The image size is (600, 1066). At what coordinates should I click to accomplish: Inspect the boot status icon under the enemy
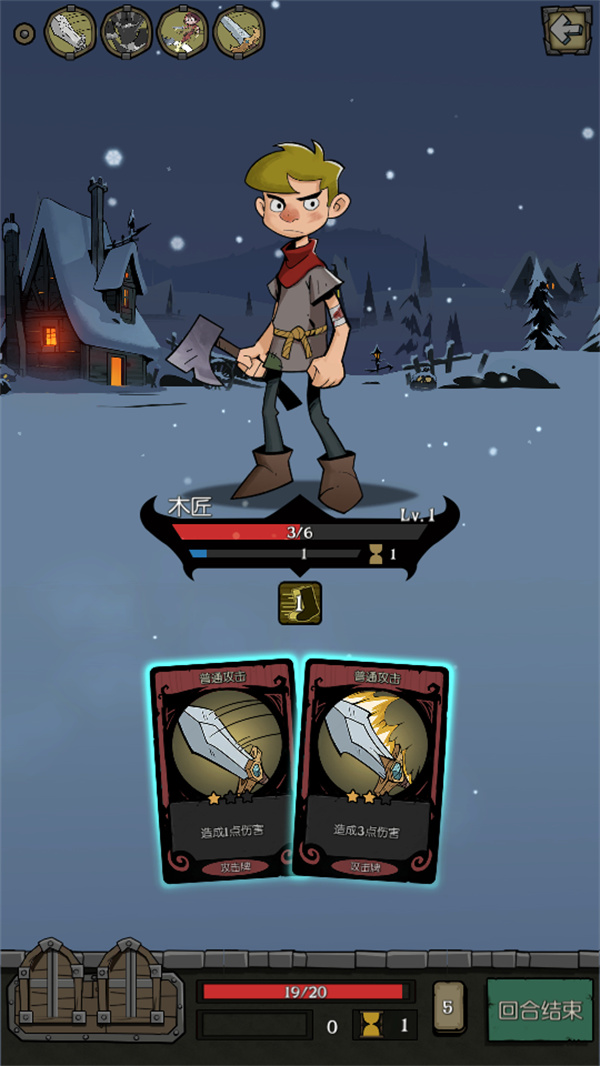[300, 603]
